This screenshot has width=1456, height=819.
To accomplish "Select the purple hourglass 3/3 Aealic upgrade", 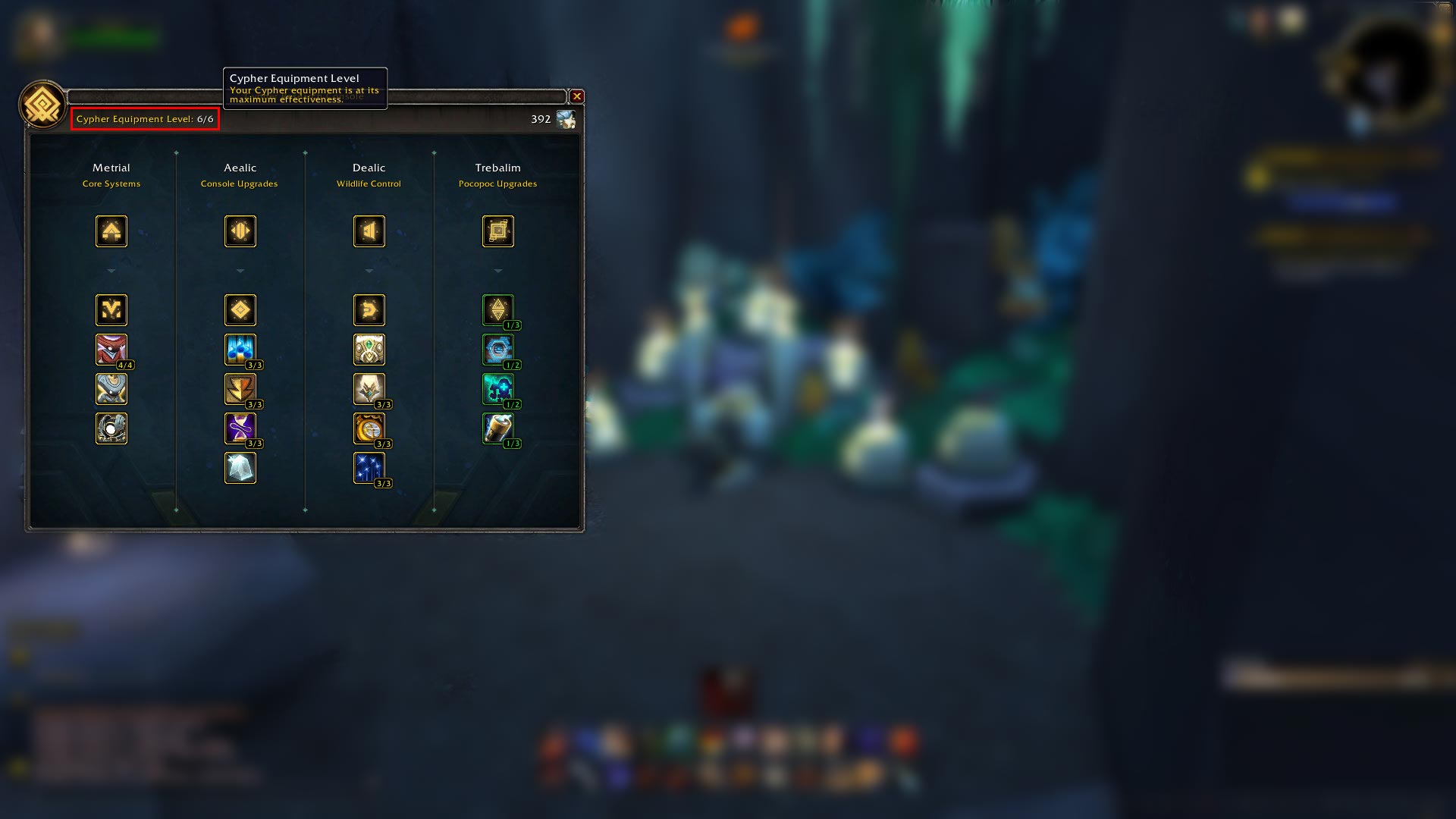I will tap(240, 428).
